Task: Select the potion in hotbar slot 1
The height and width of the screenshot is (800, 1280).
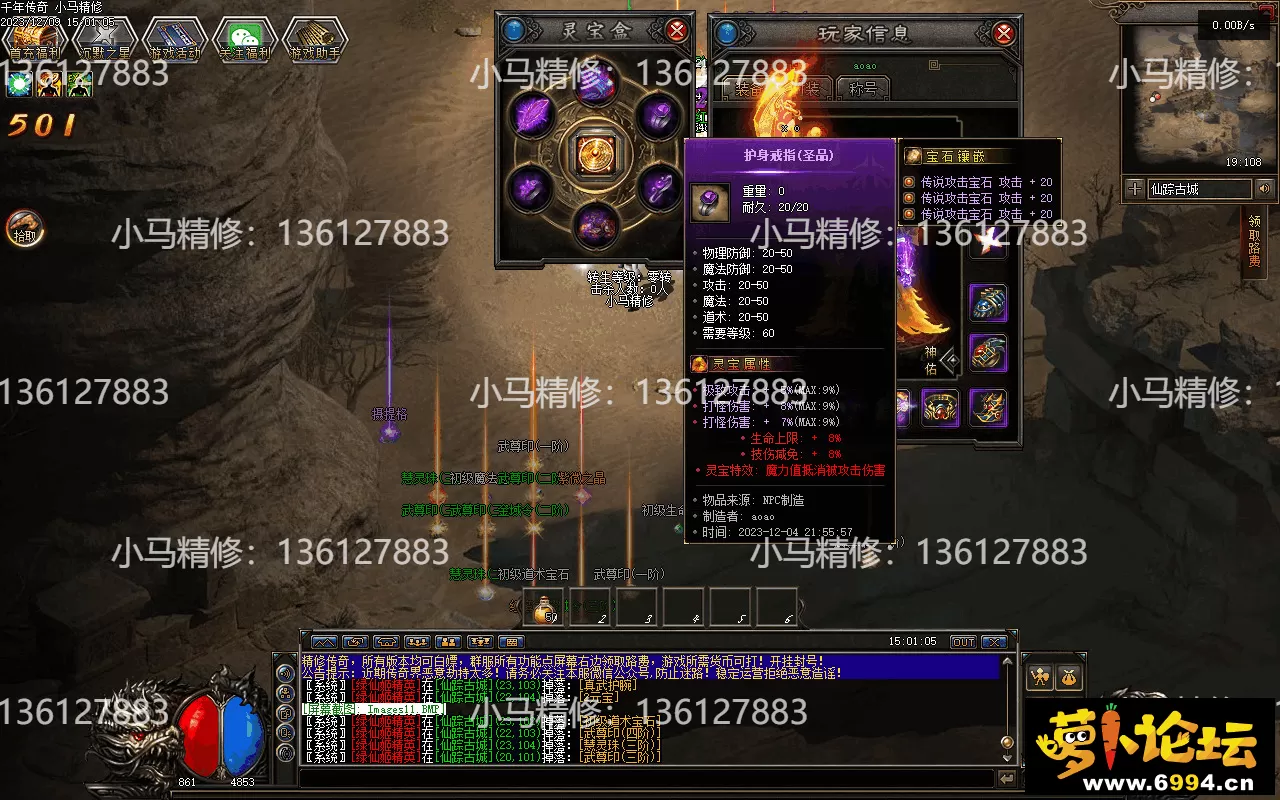Action: (544, 606)
